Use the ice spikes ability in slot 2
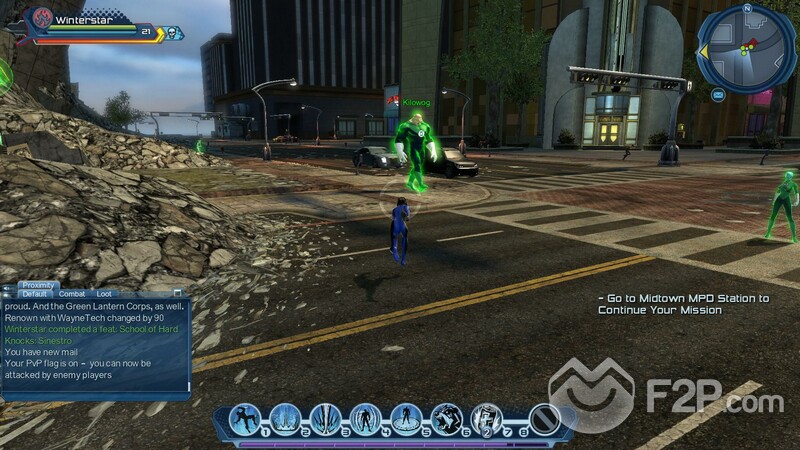Image resolution: width=800 pixels, height=450 pixels. (x=285, y=418)
